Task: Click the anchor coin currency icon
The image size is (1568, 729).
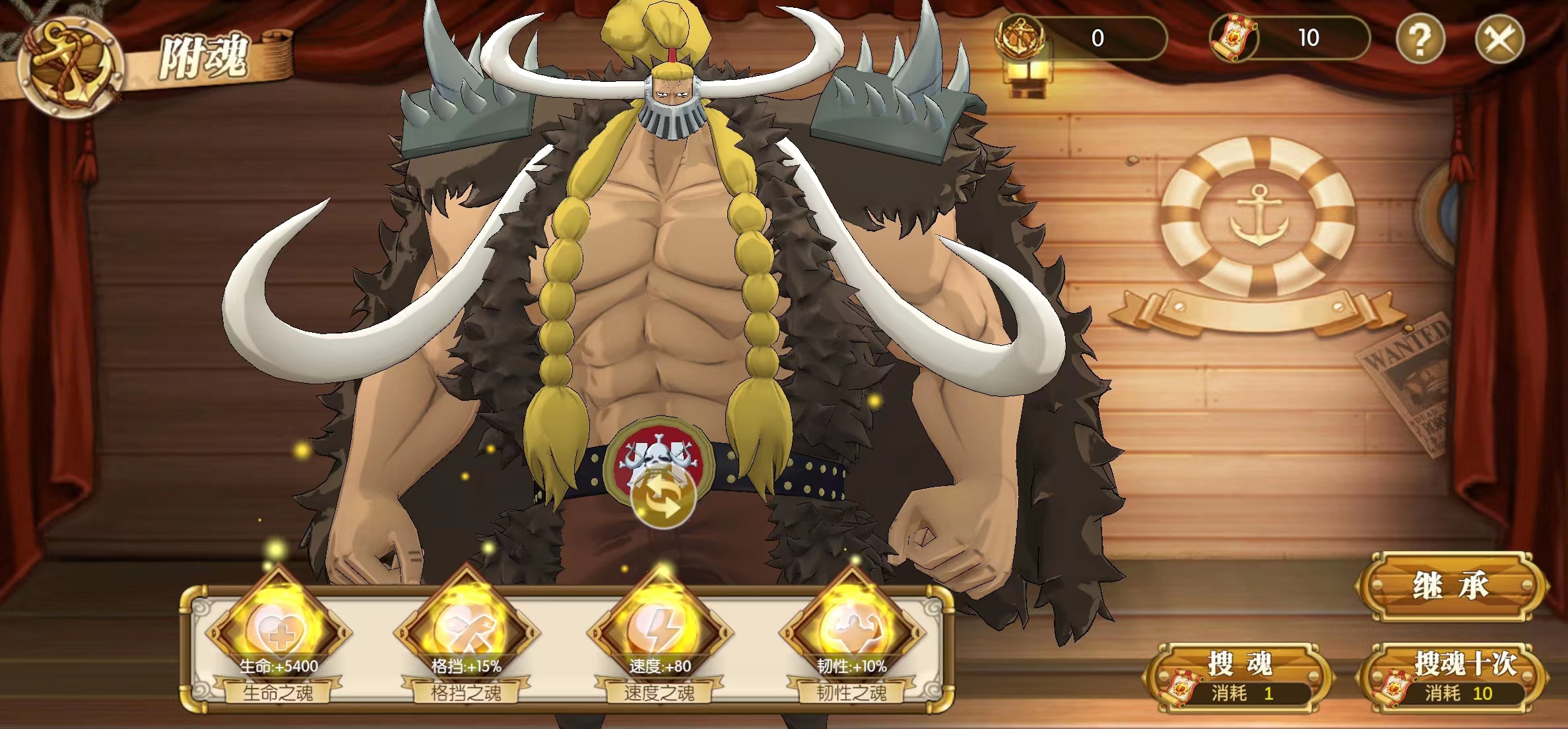Action: coord(1020,38)
